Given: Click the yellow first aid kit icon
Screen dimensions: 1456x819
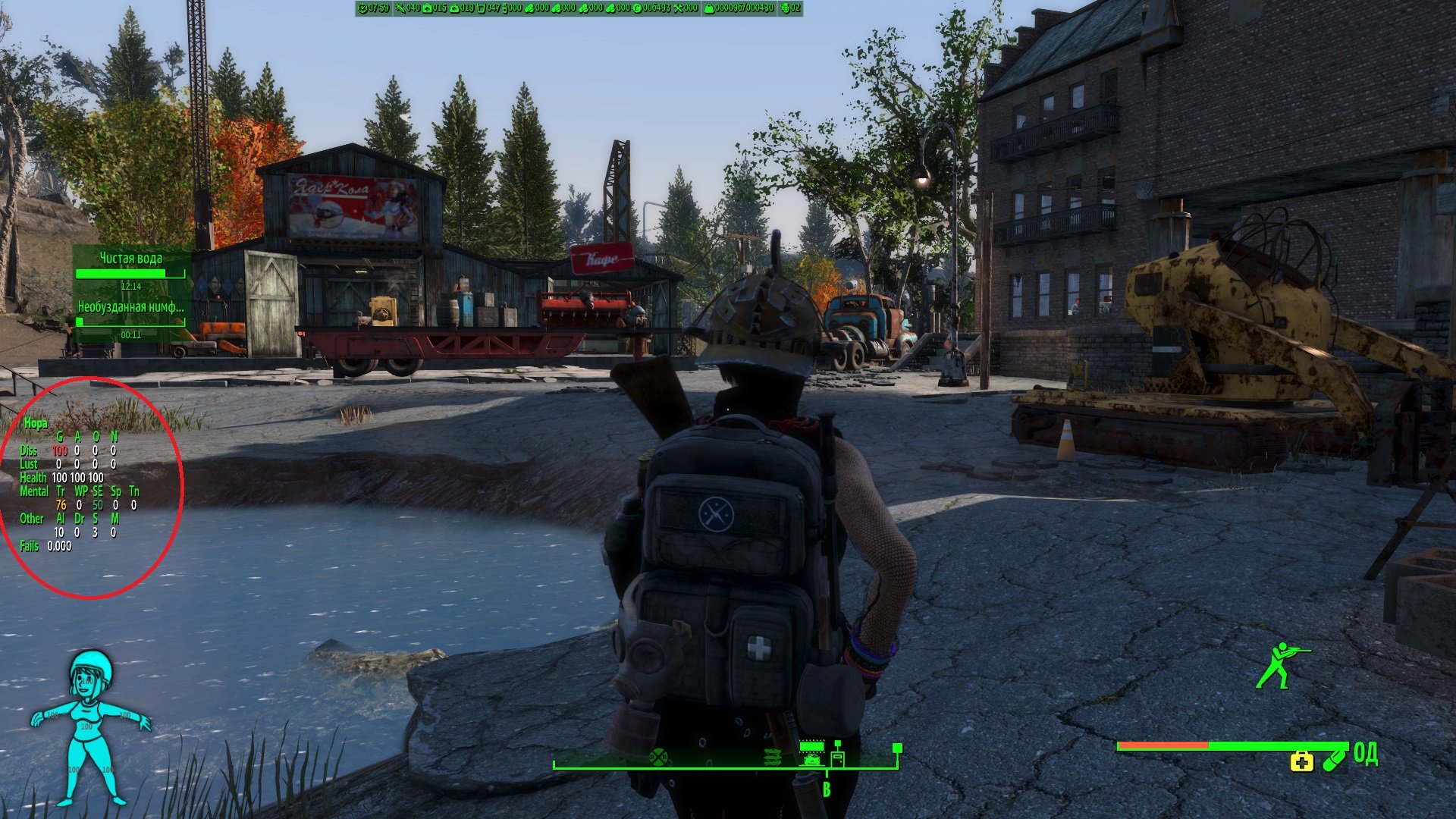Looking at the screenshot, I should point(1301,761).
